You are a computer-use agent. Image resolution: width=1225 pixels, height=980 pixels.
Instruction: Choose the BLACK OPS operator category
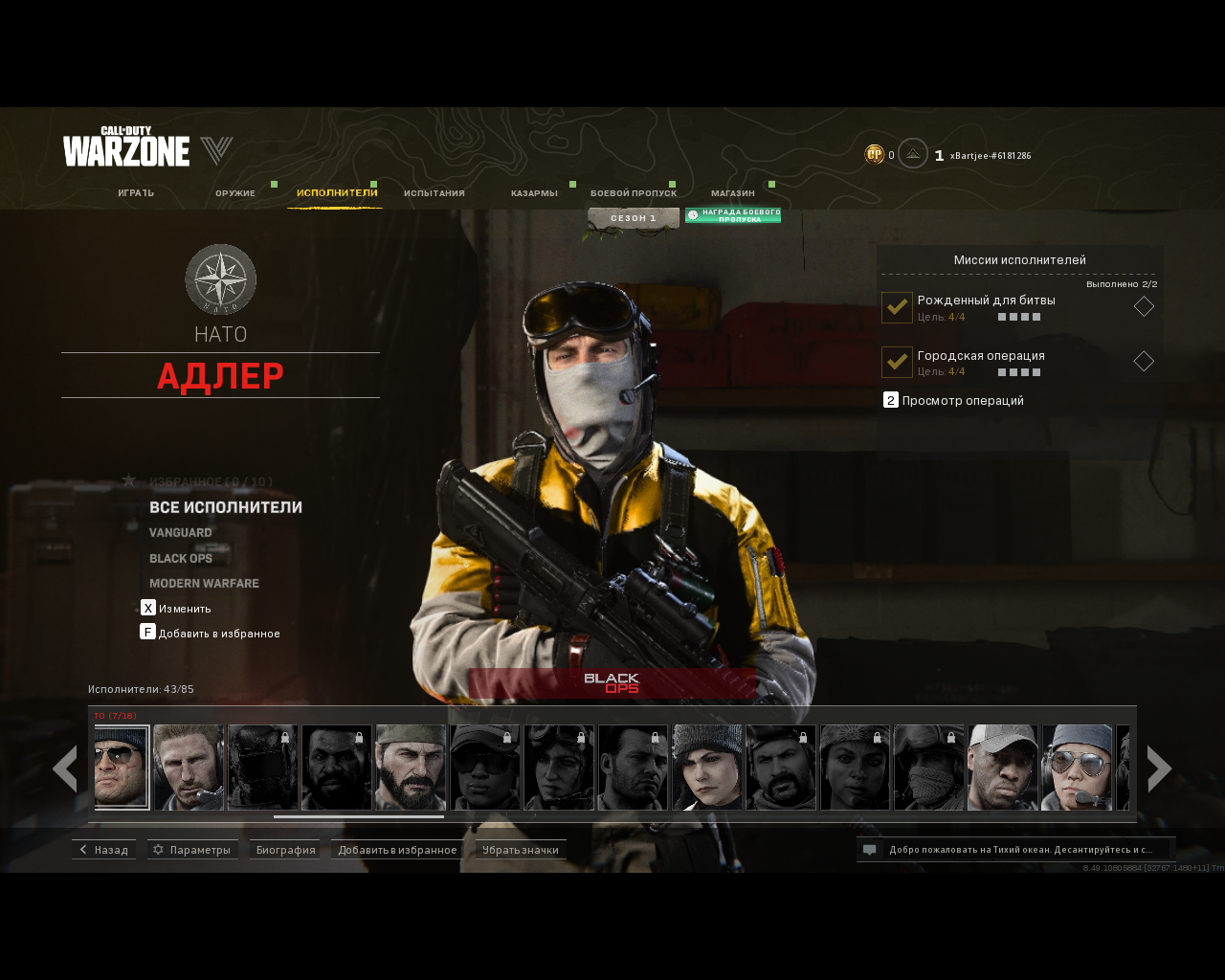pos(181,559)
